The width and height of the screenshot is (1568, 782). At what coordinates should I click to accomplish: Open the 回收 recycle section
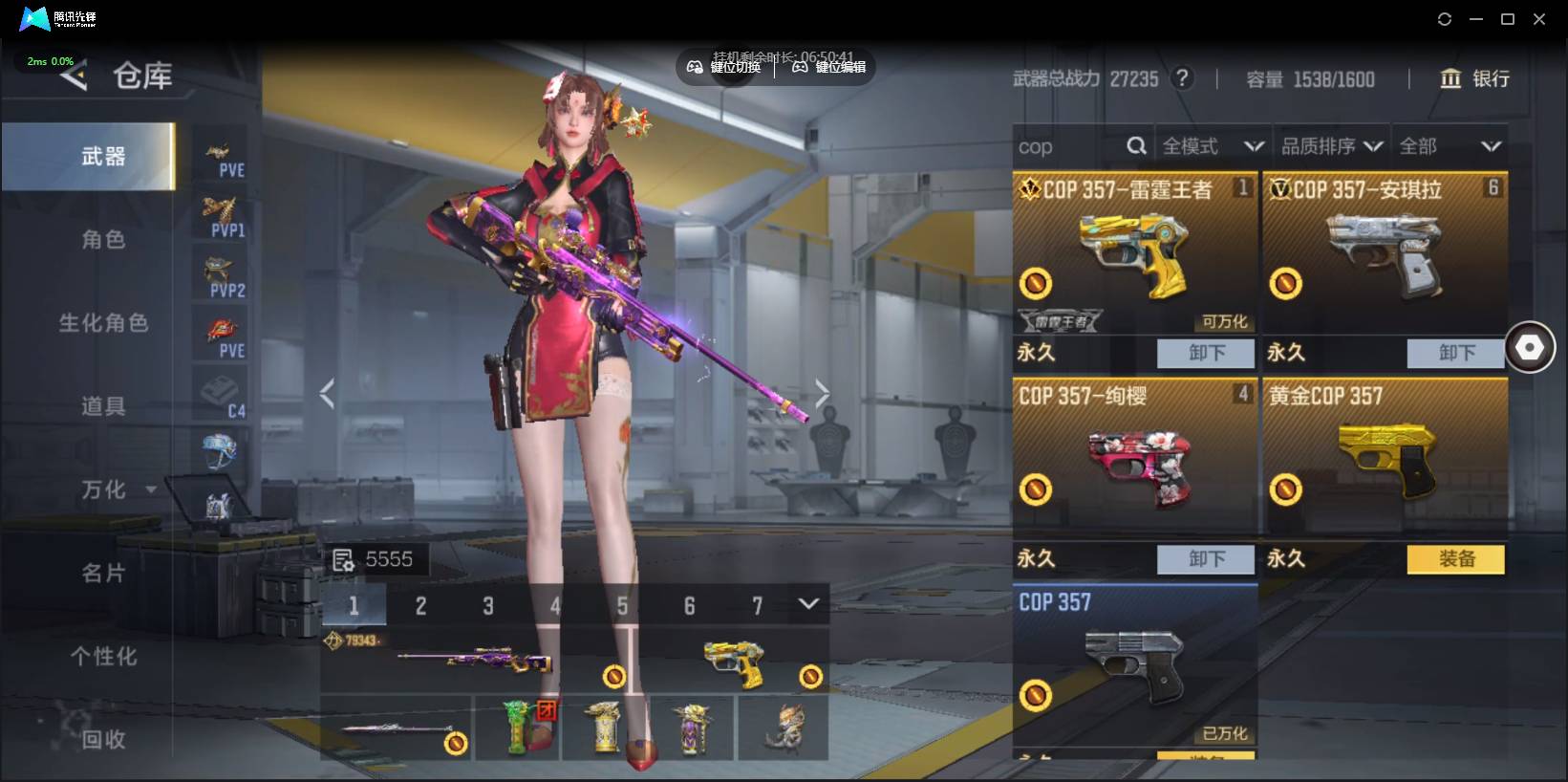(x=103, y=739)
